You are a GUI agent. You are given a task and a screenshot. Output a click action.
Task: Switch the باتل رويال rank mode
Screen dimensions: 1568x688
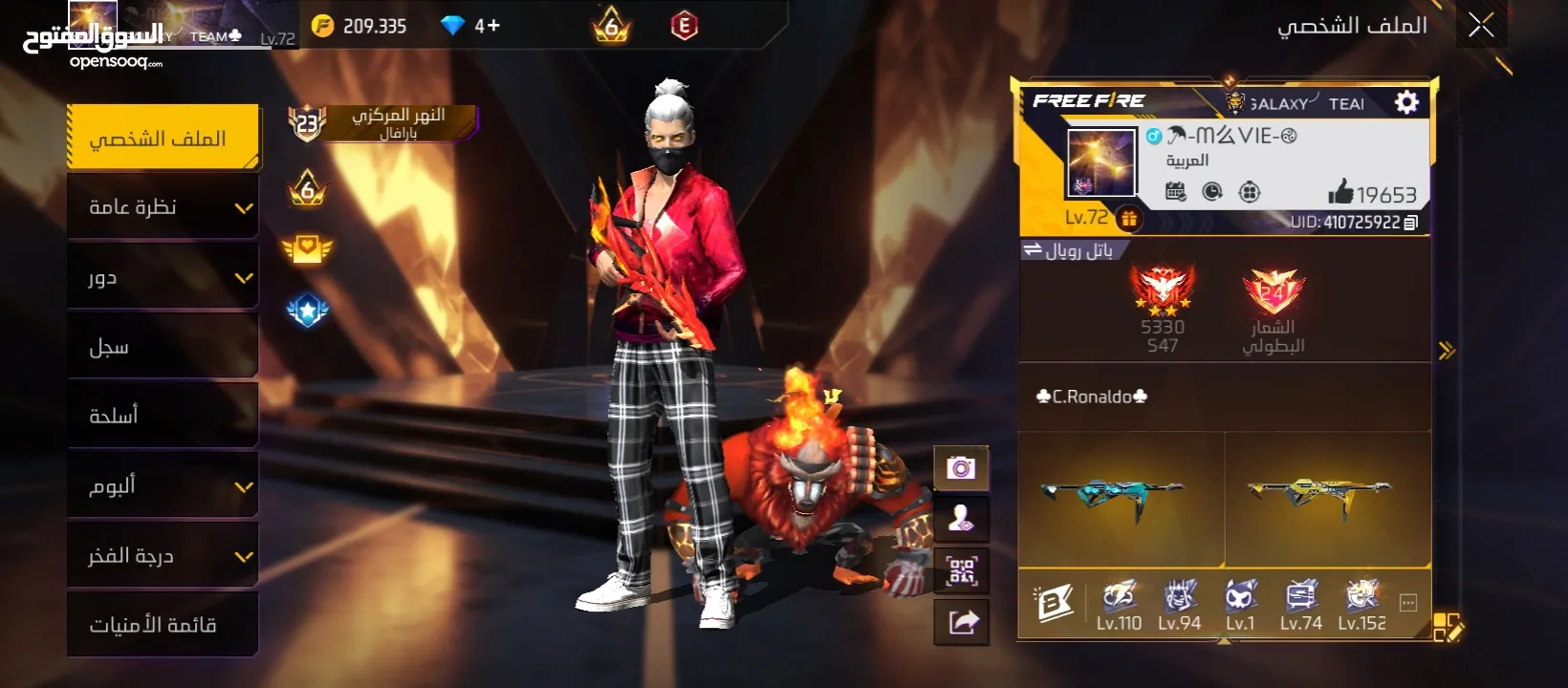pyautogui.click(x=1068, y=250)
